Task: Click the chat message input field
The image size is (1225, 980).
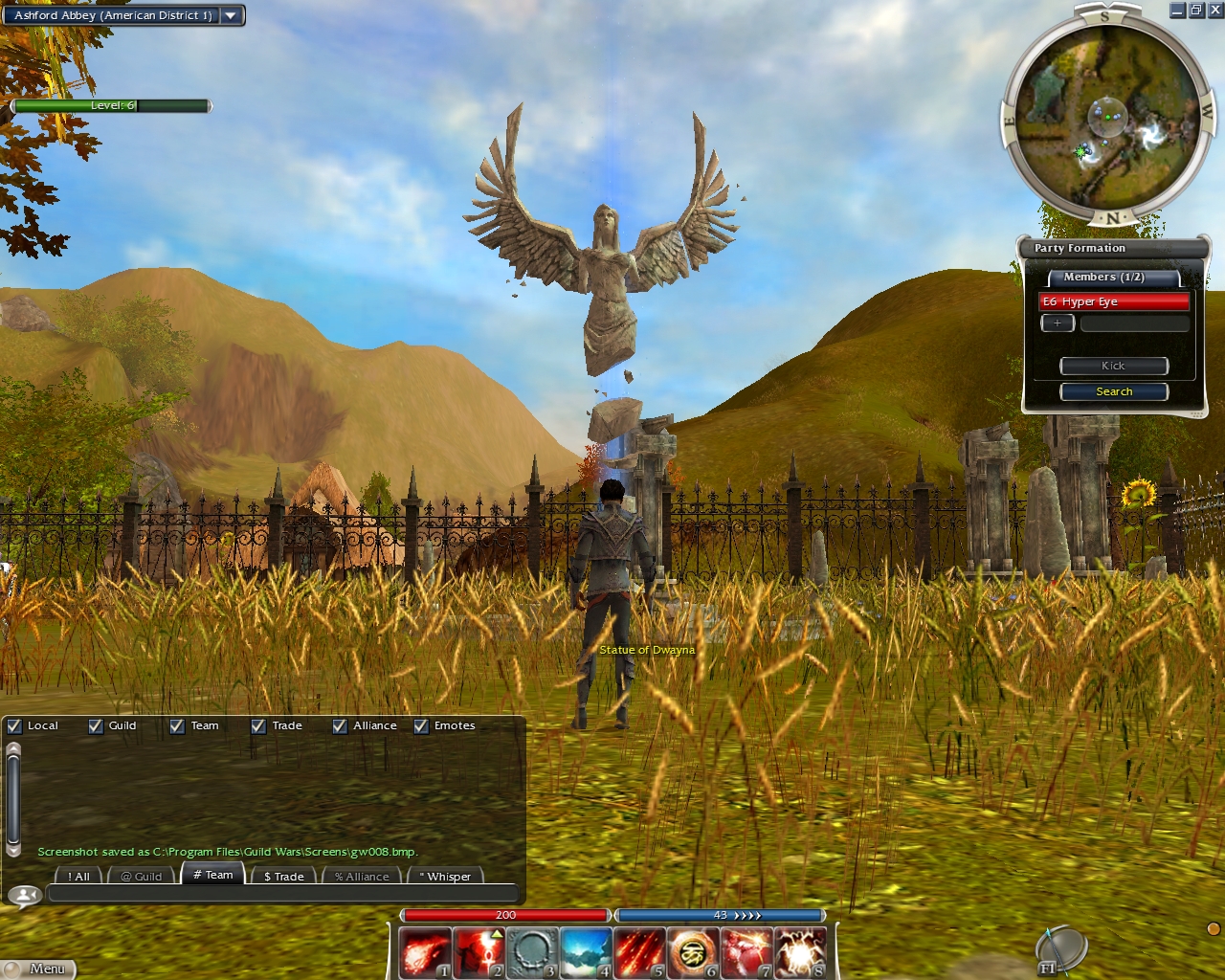Action: 282,894
